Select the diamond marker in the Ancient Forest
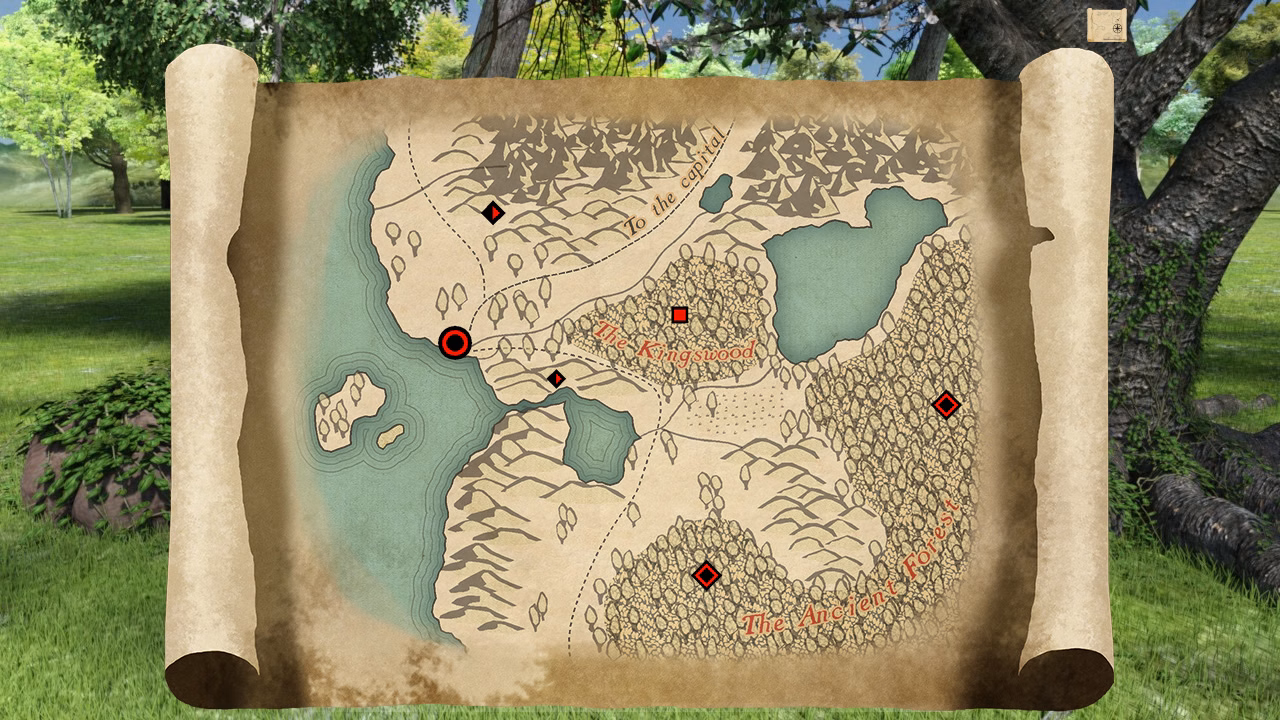 point(706,575)
